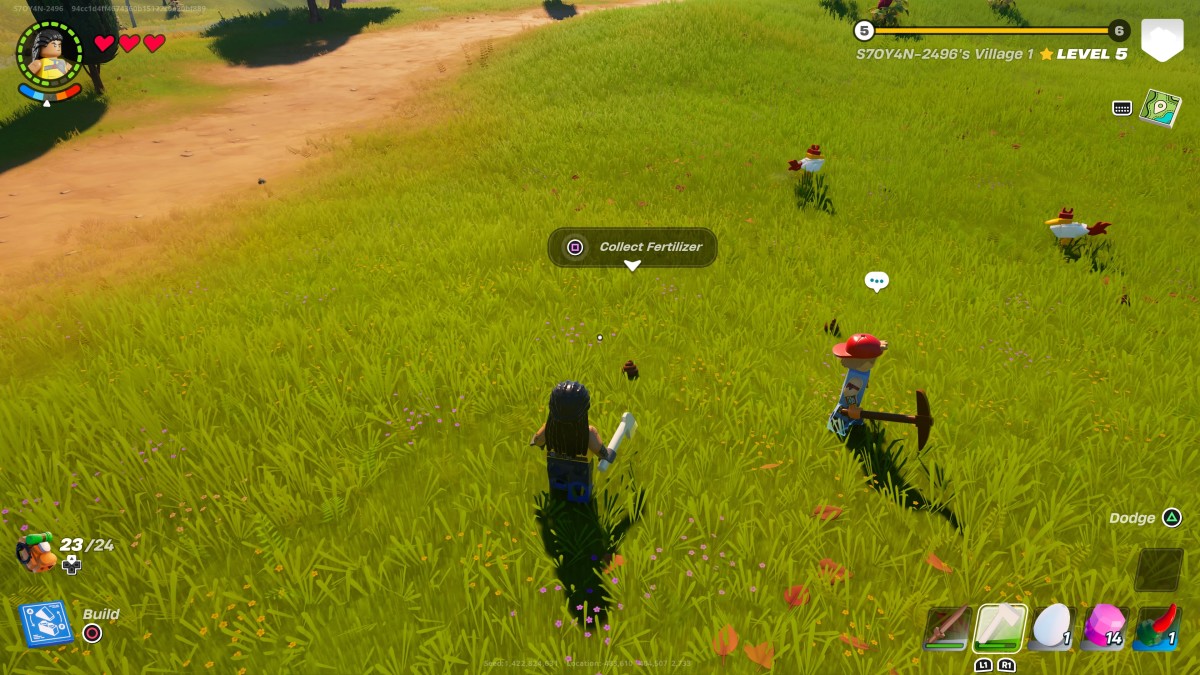This screenshot has width=1200, height=675.
Task: Pick the pink gem stack slot
Action: 1105,628
